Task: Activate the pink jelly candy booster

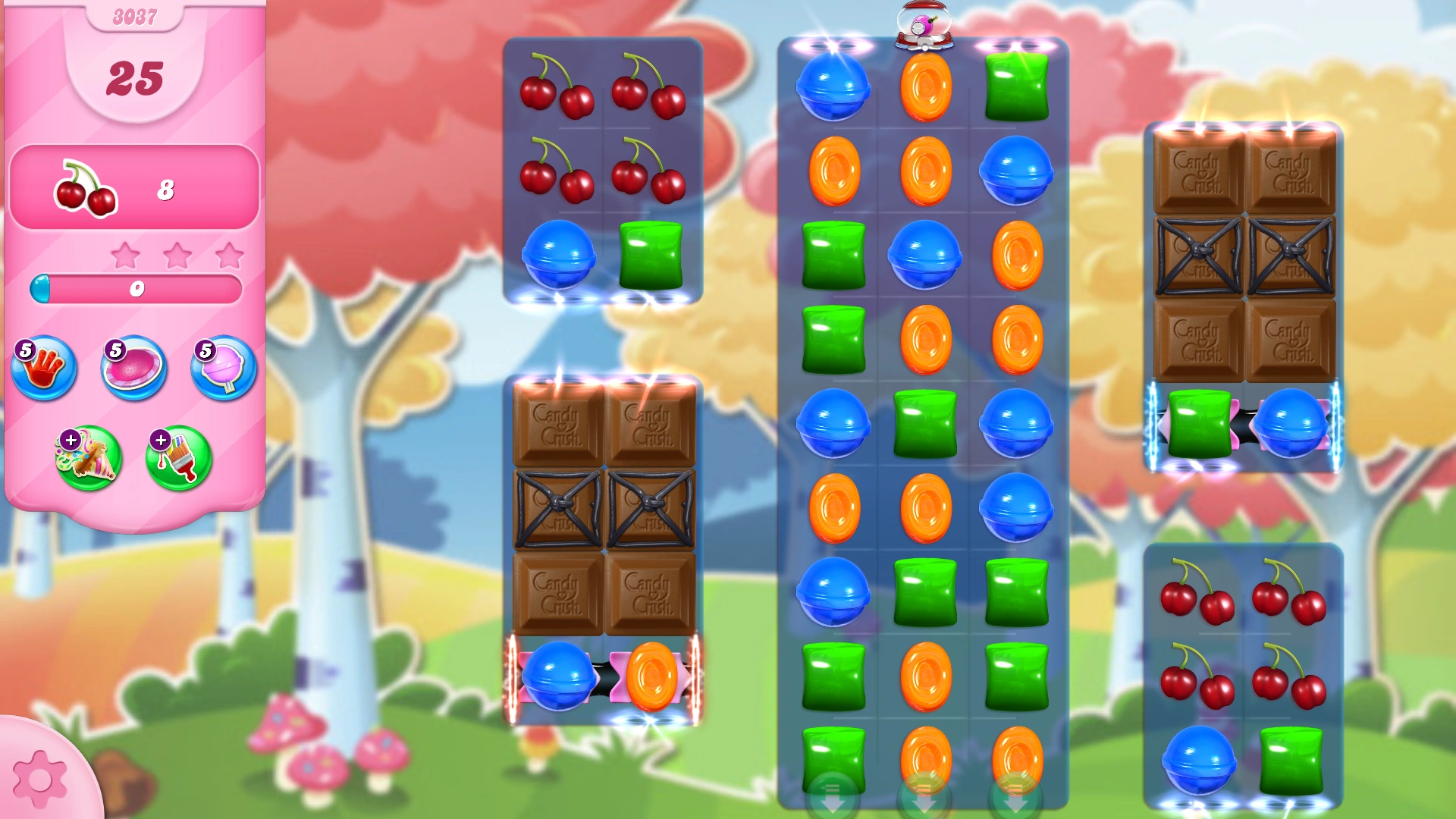Action: click(133, 368)
